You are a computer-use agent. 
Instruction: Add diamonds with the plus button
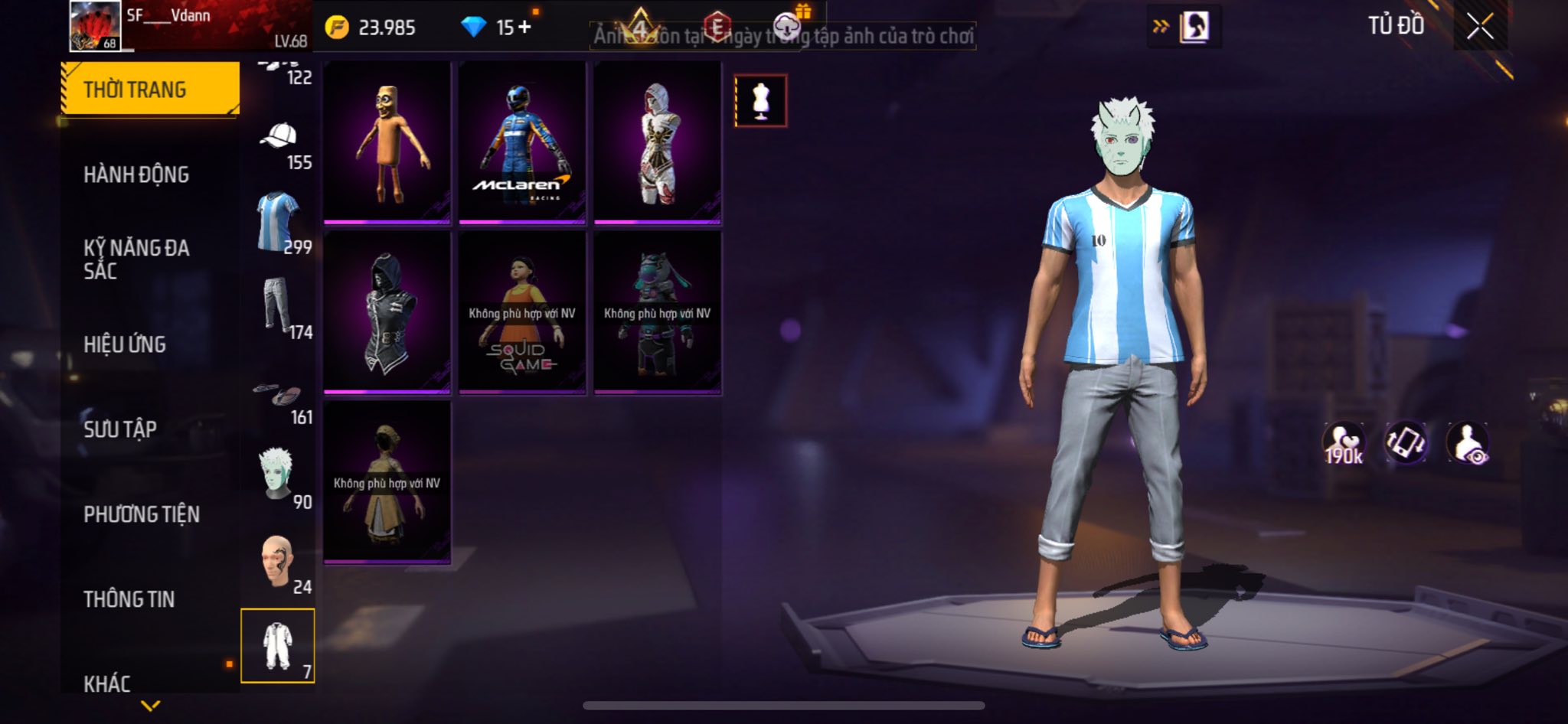(524, 28)
